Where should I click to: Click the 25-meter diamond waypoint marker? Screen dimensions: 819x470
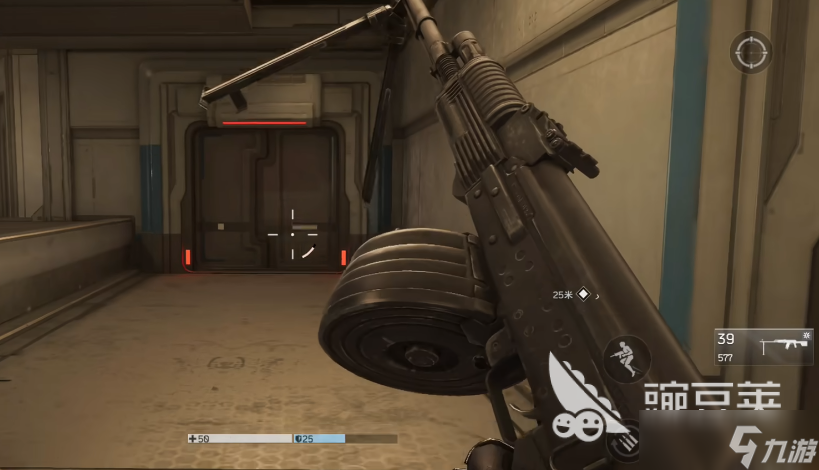(584, 295)
